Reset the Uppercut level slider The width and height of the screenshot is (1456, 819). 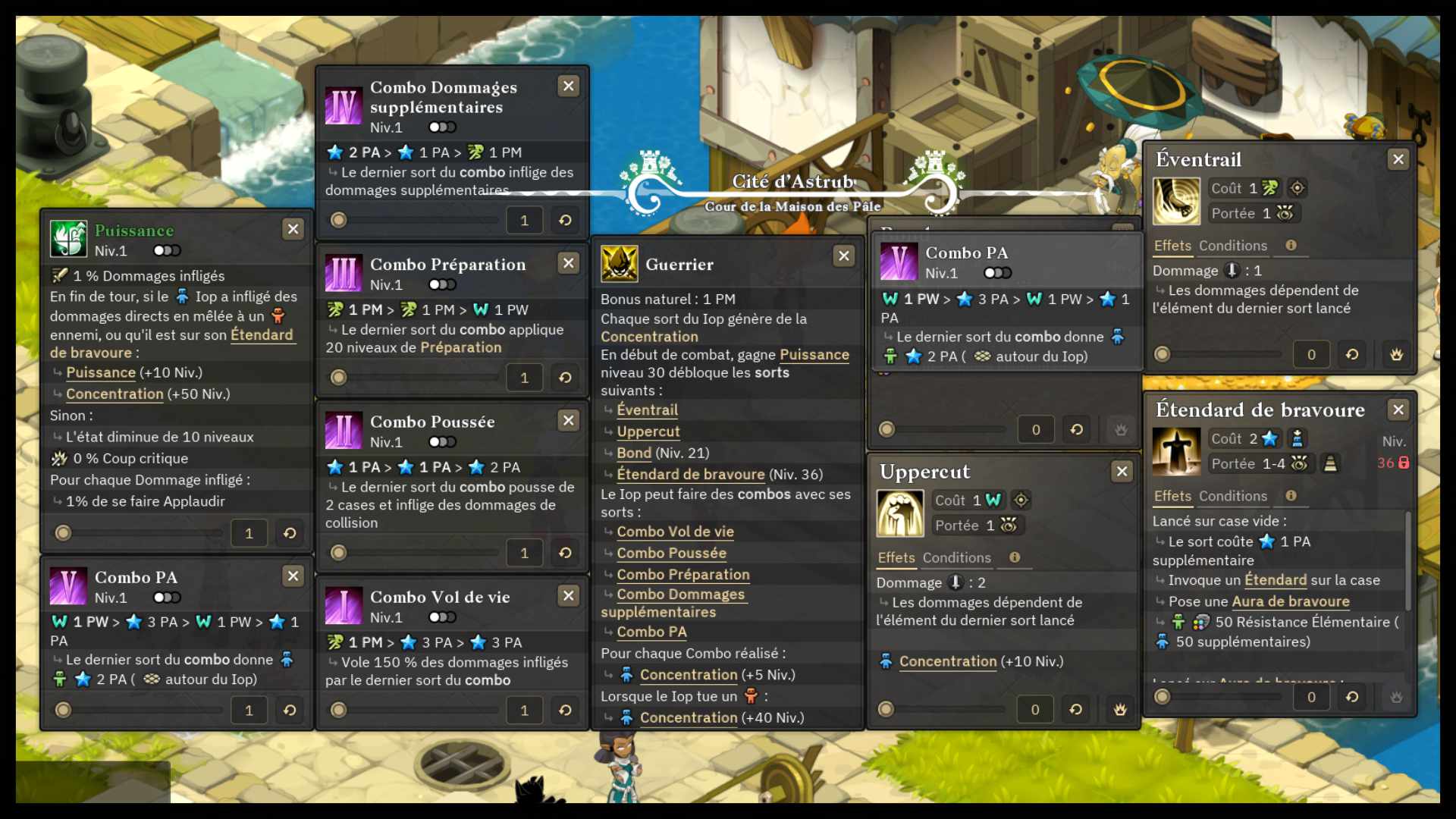coord(1075,710)
